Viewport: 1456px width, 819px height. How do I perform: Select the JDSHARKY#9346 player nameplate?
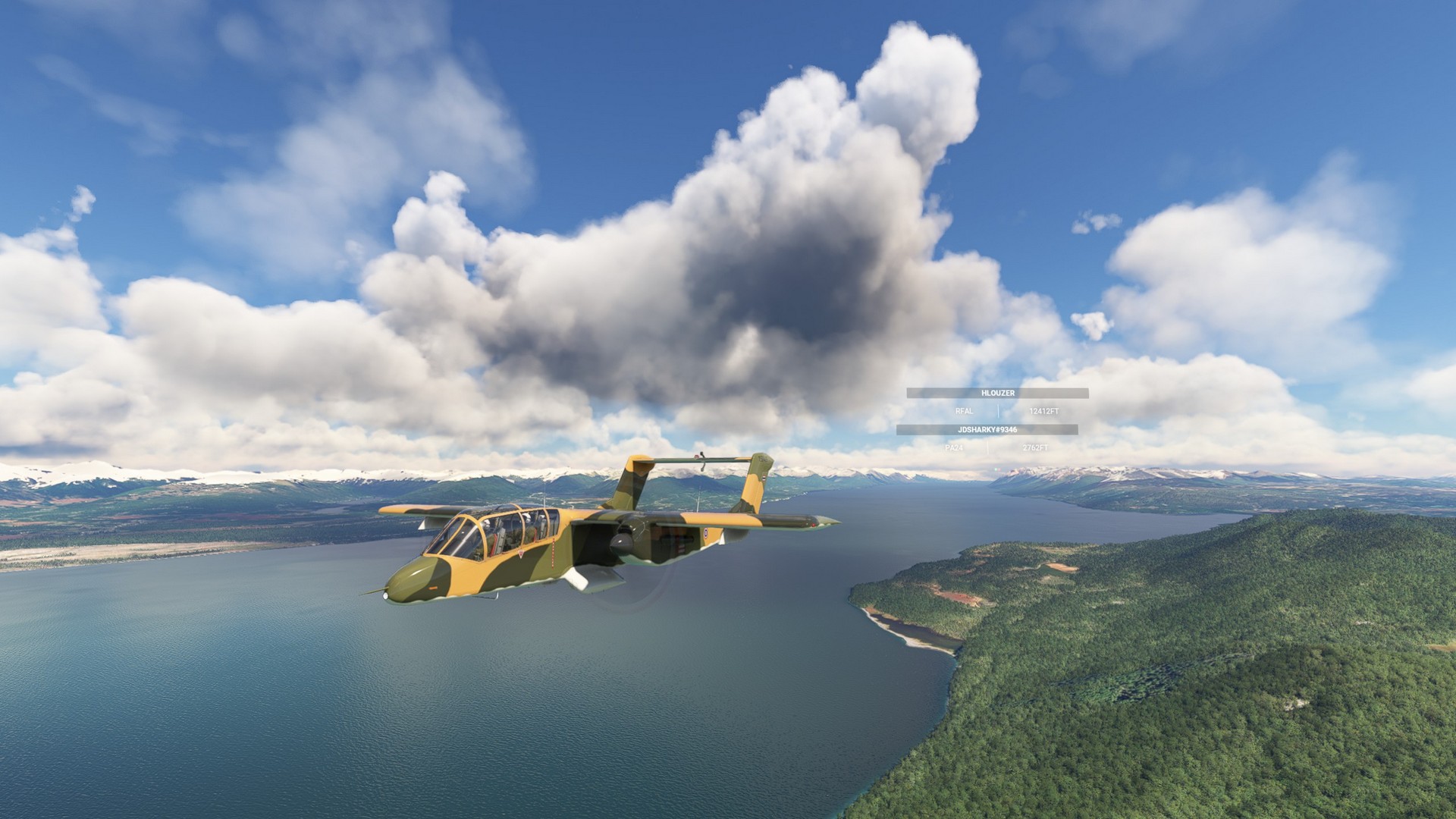pos(987,430)
